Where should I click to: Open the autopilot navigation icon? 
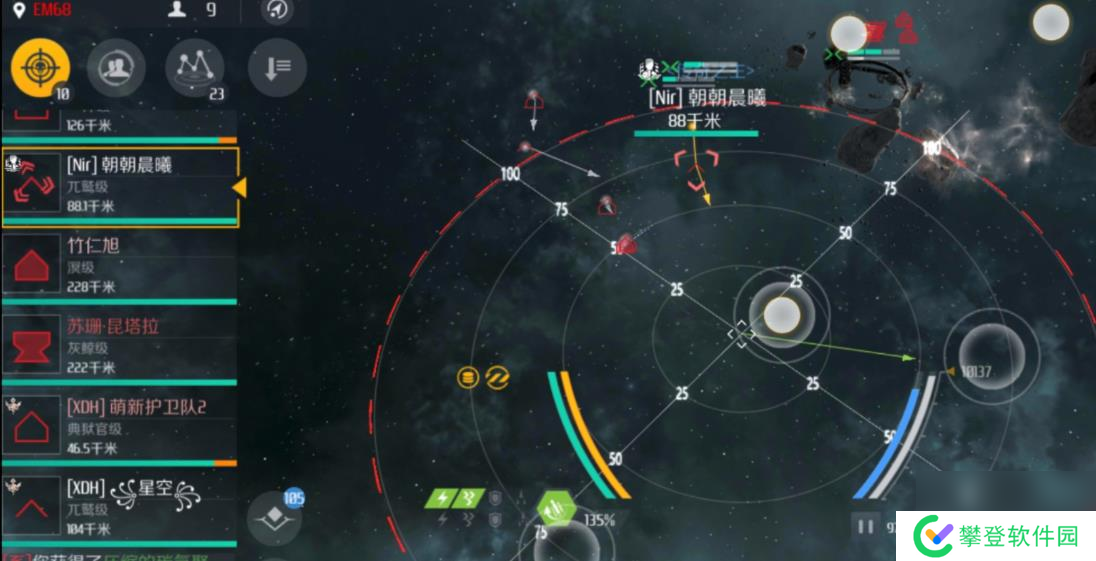[277, 10]
